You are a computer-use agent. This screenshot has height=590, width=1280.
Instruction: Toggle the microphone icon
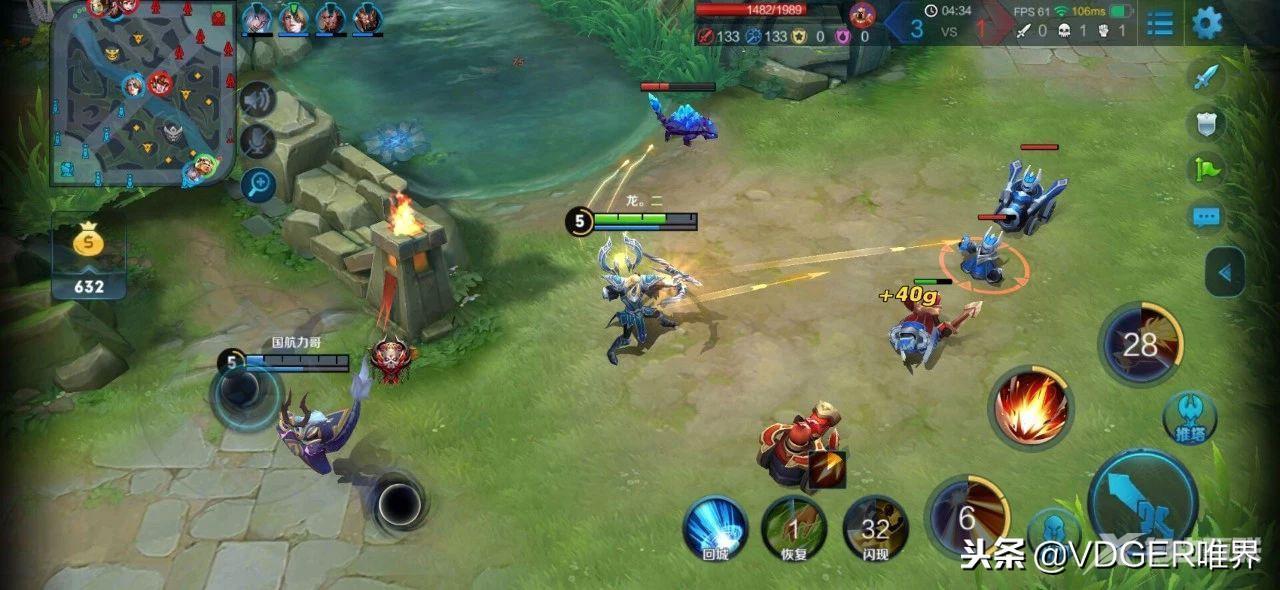point(258,141)
